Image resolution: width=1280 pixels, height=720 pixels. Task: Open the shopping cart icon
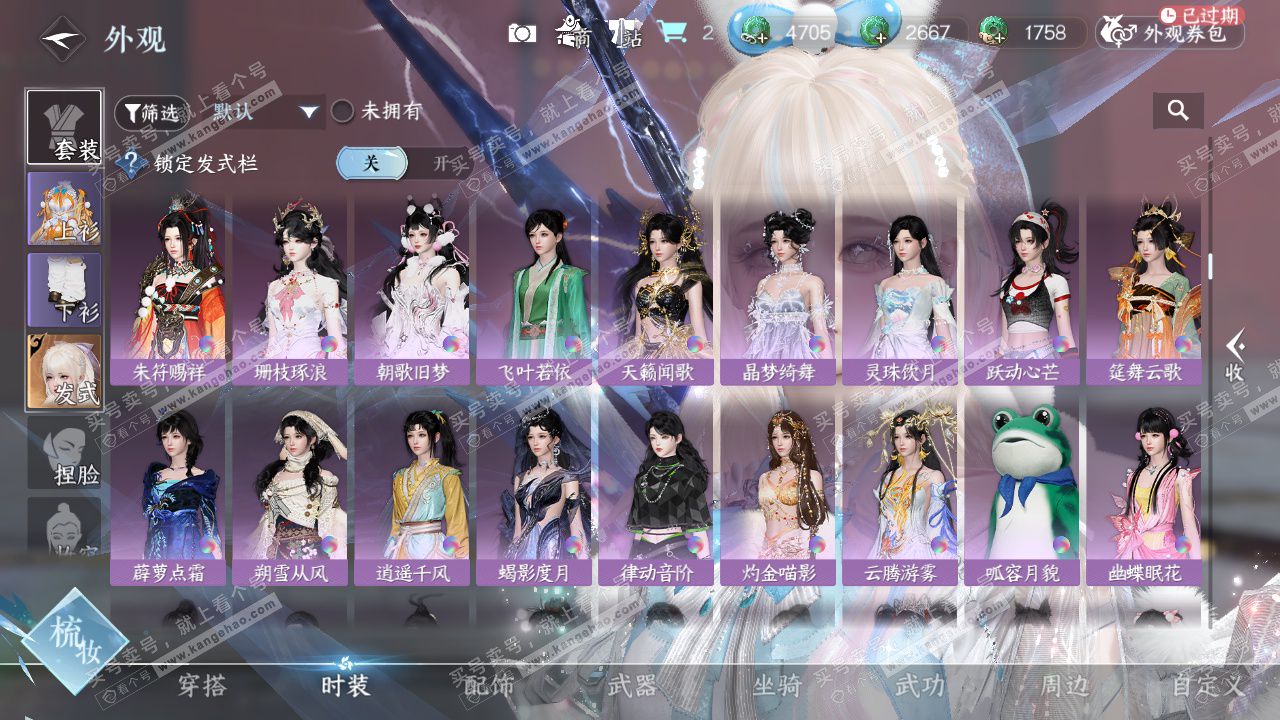point(672,33)
